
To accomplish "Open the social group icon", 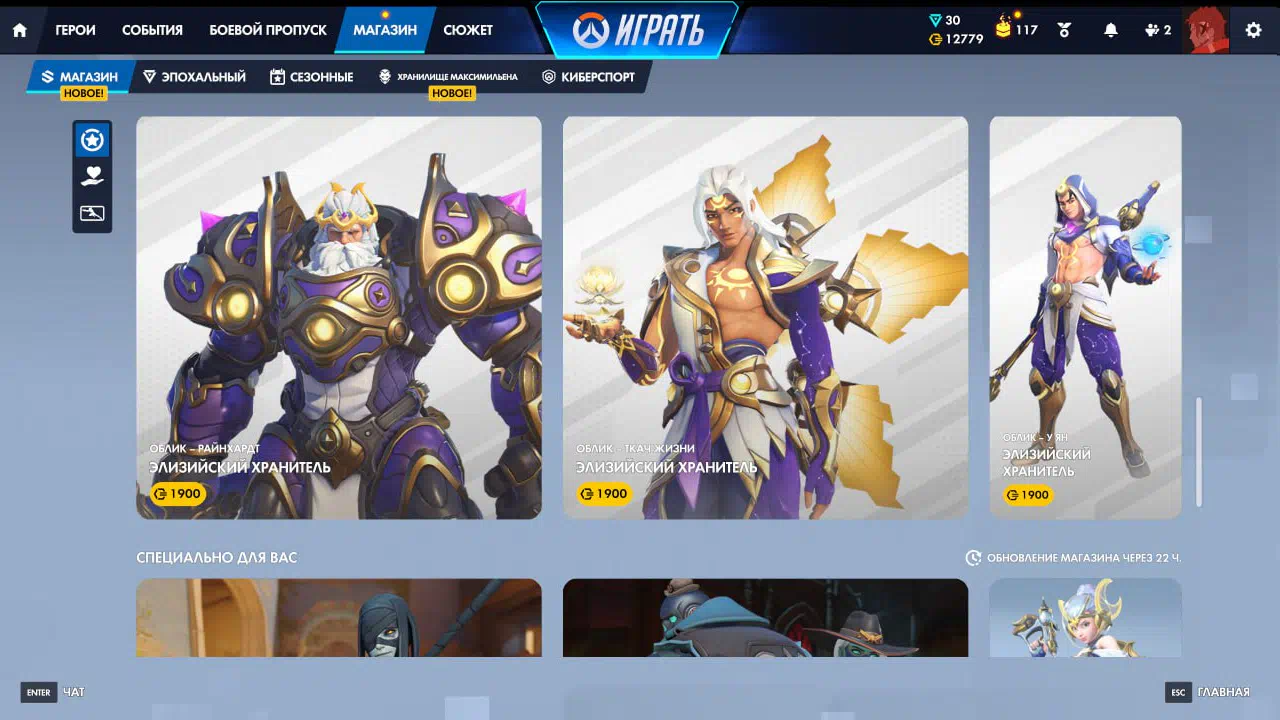I will coord(1157,30).
